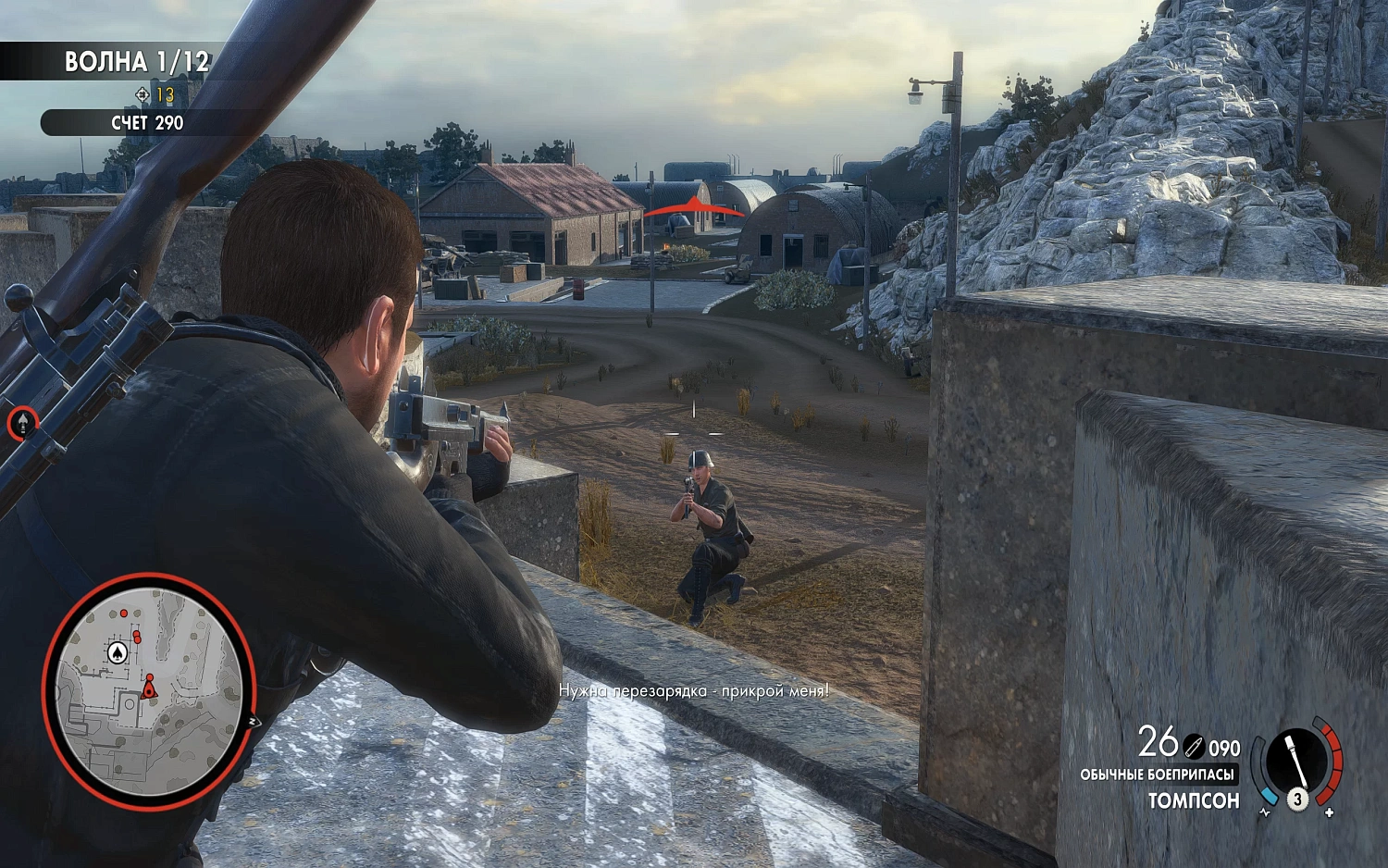Select the ТОМПСОН weapon label

click(x=1194, y=800)
